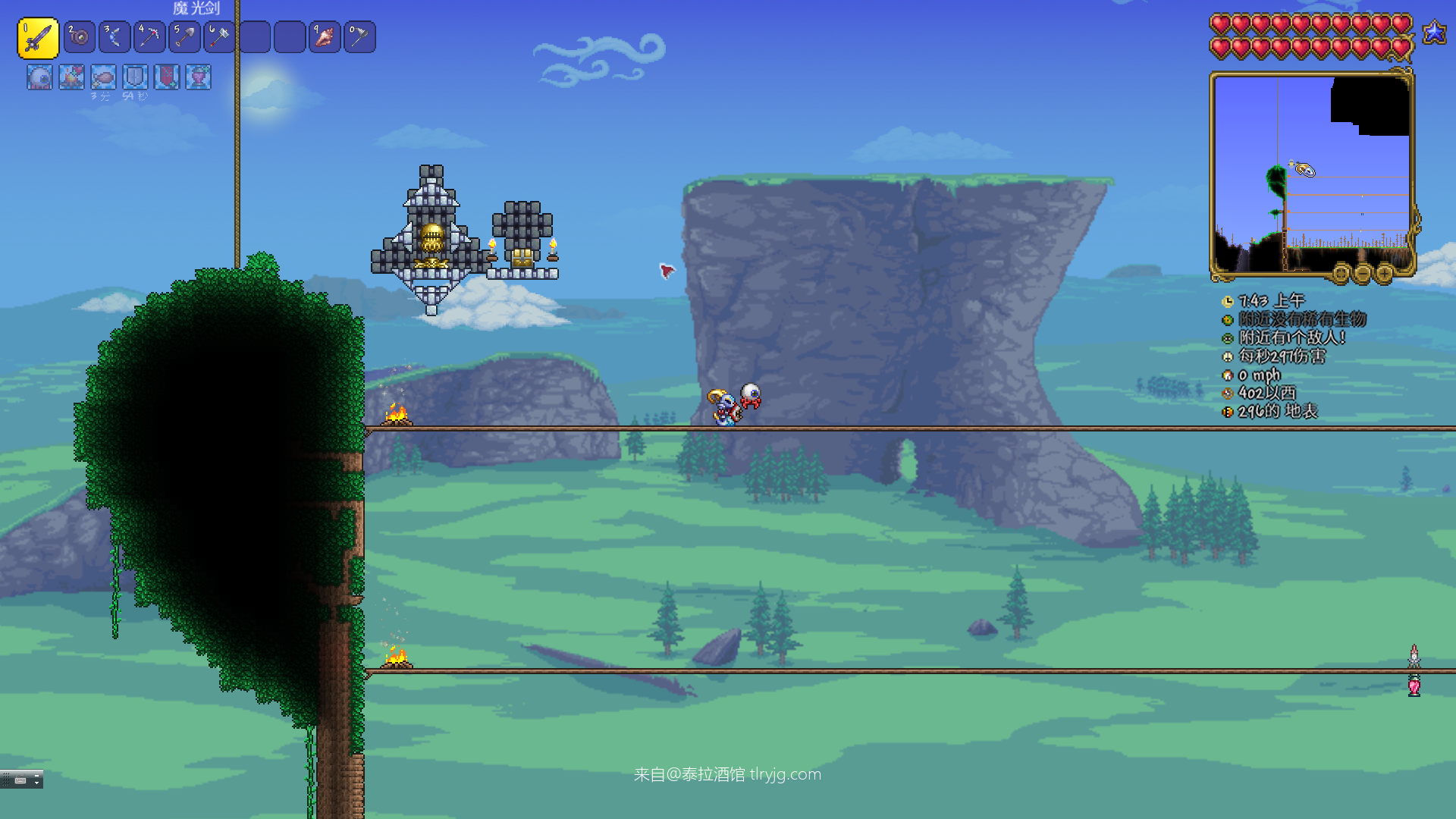Click the eyeball pet buff icon

(x=39, y=77)
